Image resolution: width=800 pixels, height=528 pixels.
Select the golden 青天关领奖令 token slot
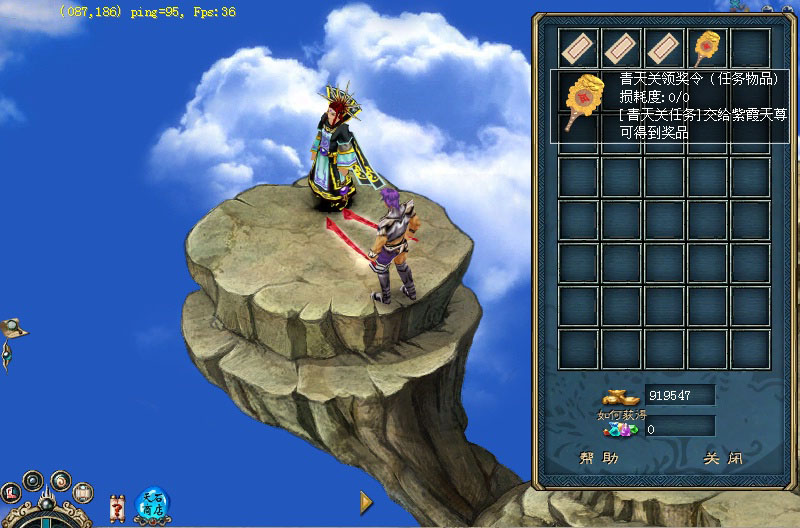707,47
